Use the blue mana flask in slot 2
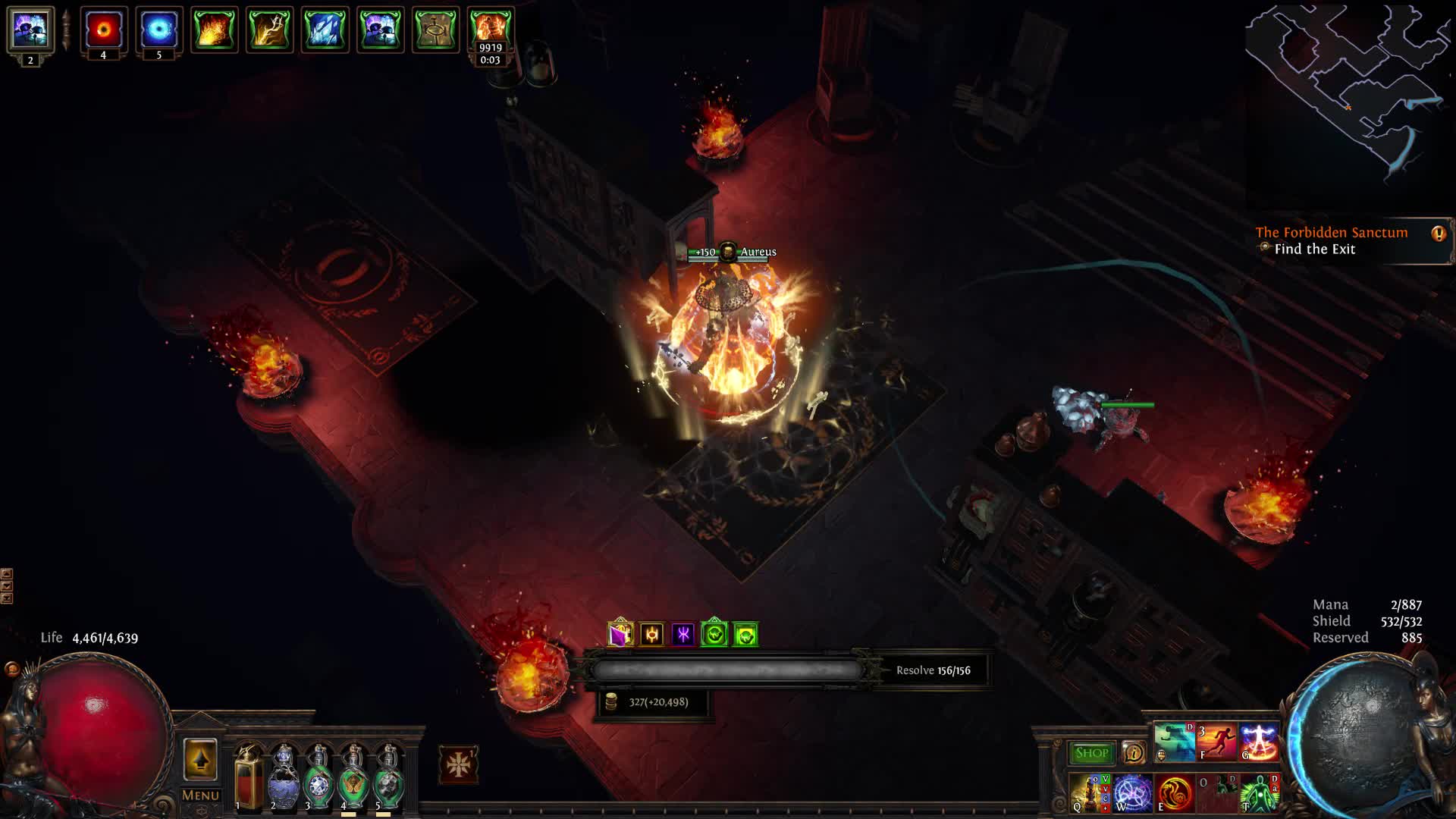Image resolution: width=1456 pixels, height=819 pixels. [284, 779]
